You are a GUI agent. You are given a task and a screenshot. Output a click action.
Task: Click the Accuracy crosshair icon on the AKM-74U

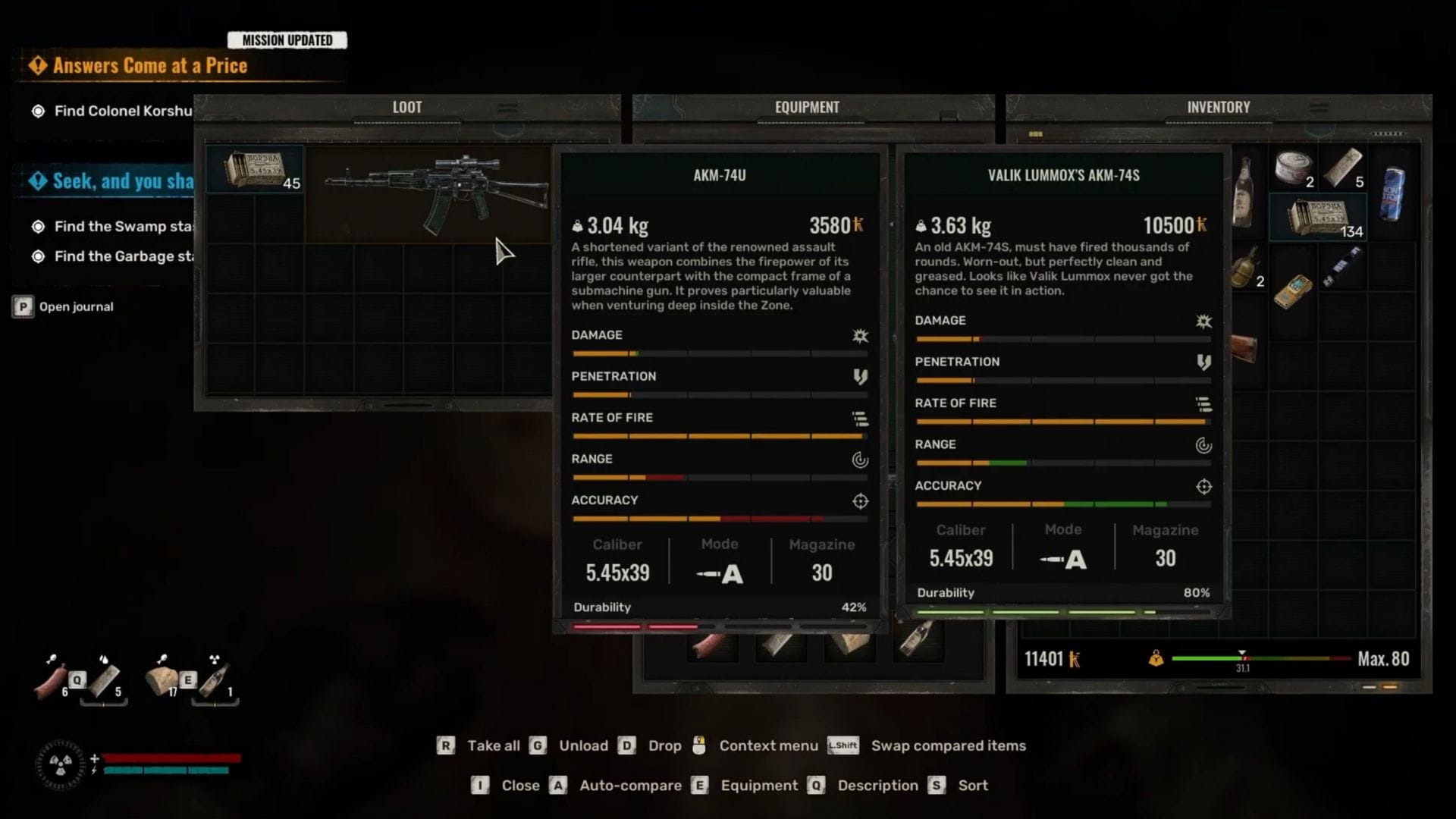click(x=861, y=501)
